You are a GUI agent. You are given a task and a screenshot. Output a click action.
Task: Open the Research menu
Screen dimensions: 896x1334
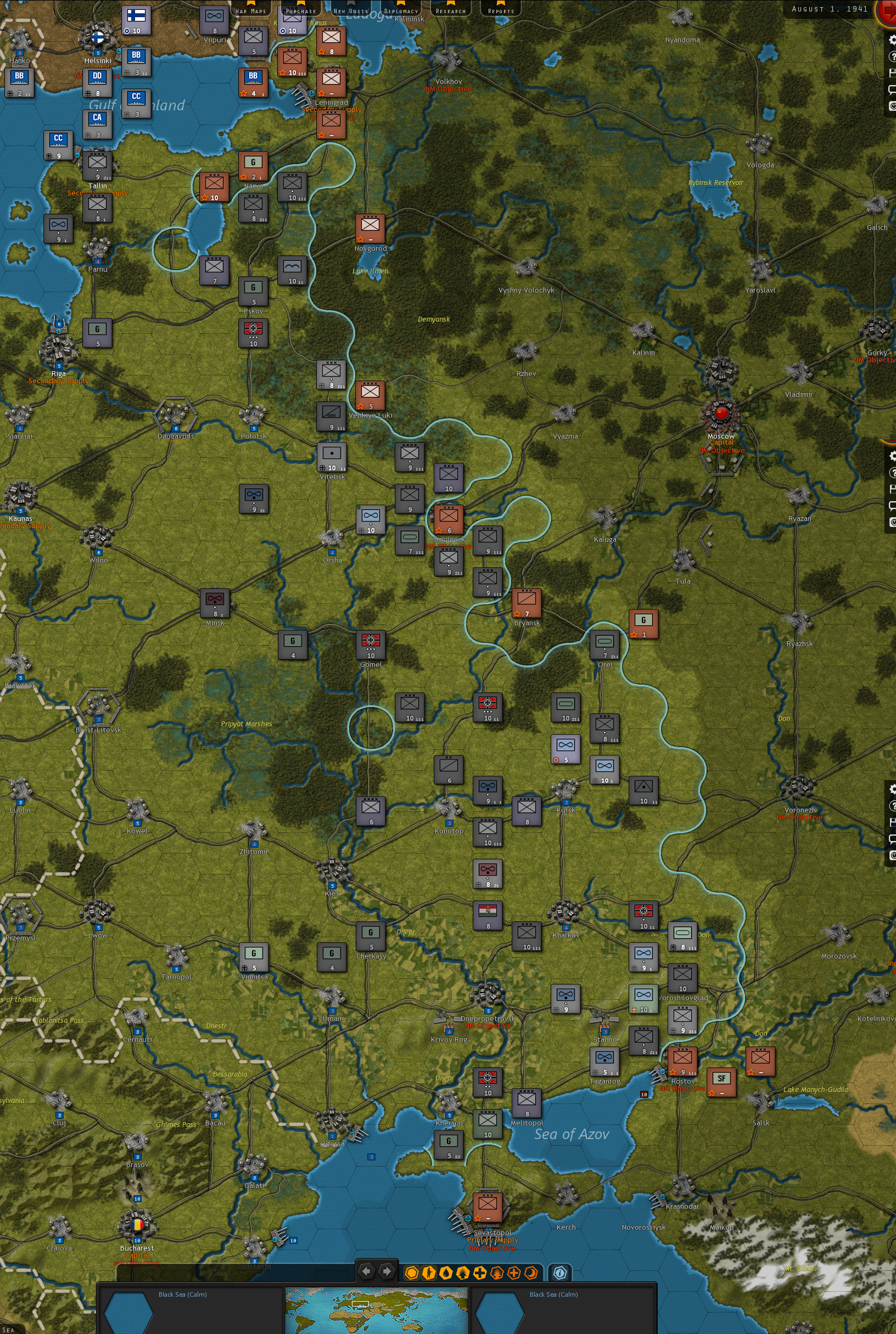click(451, 10)
